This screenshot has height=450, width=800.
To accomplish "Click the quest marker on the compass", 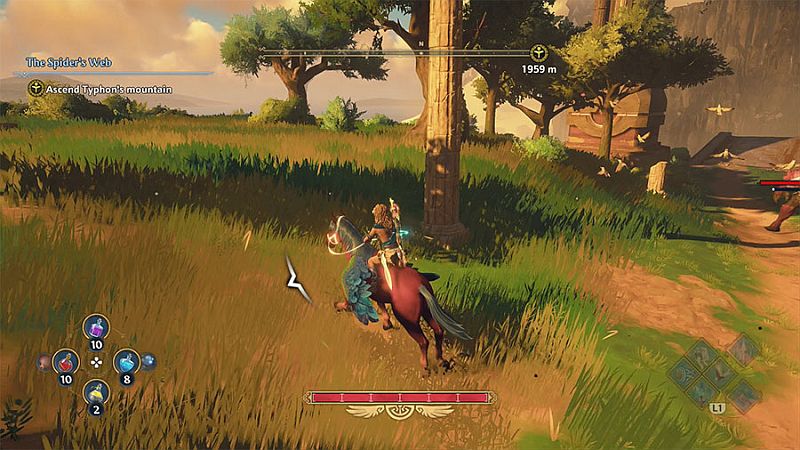I will tap(539, 52).
